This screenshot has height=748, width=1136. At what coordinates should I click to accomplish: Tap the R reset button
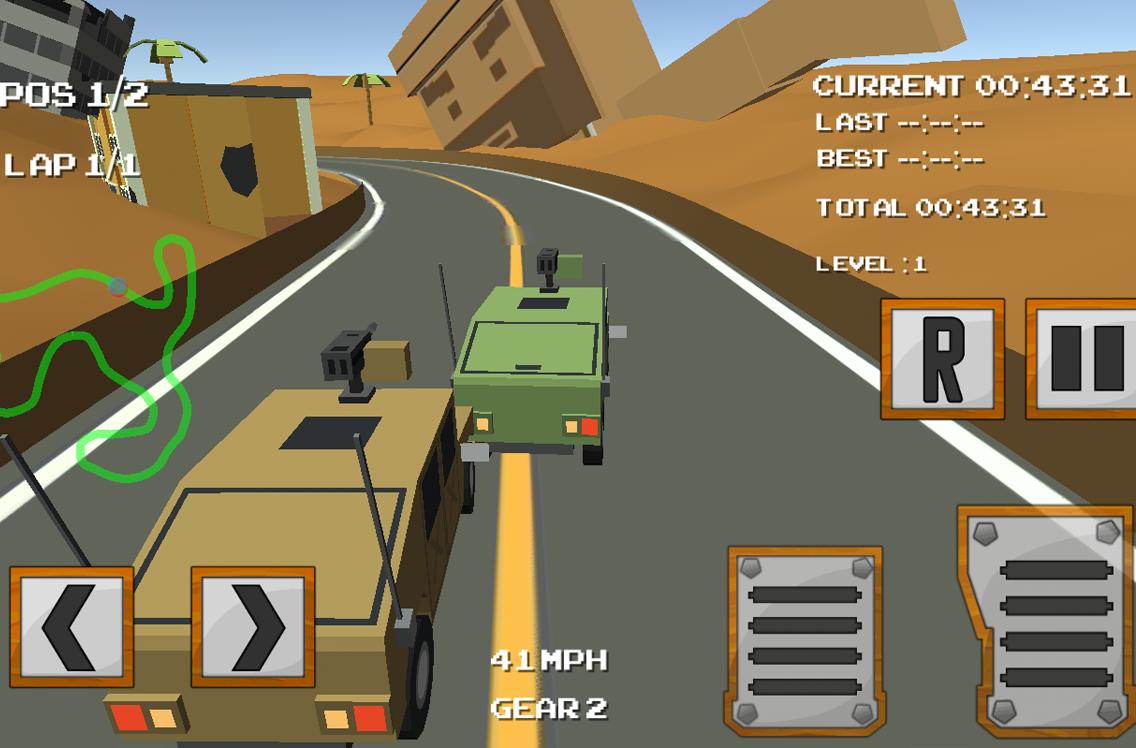942,358
